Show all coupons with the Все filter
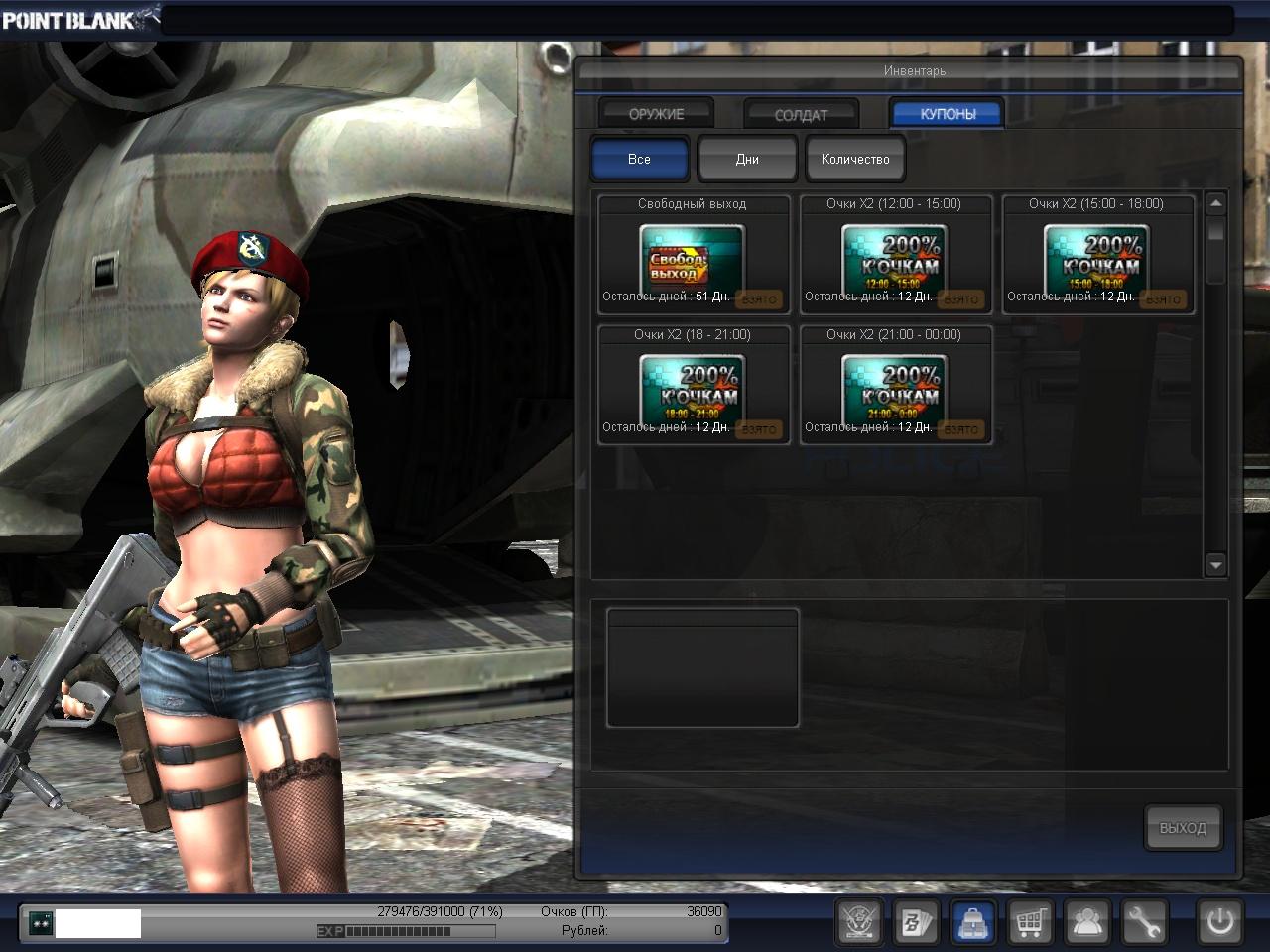This screenshot has width=1270, height=952. click(x=639, y=159)
